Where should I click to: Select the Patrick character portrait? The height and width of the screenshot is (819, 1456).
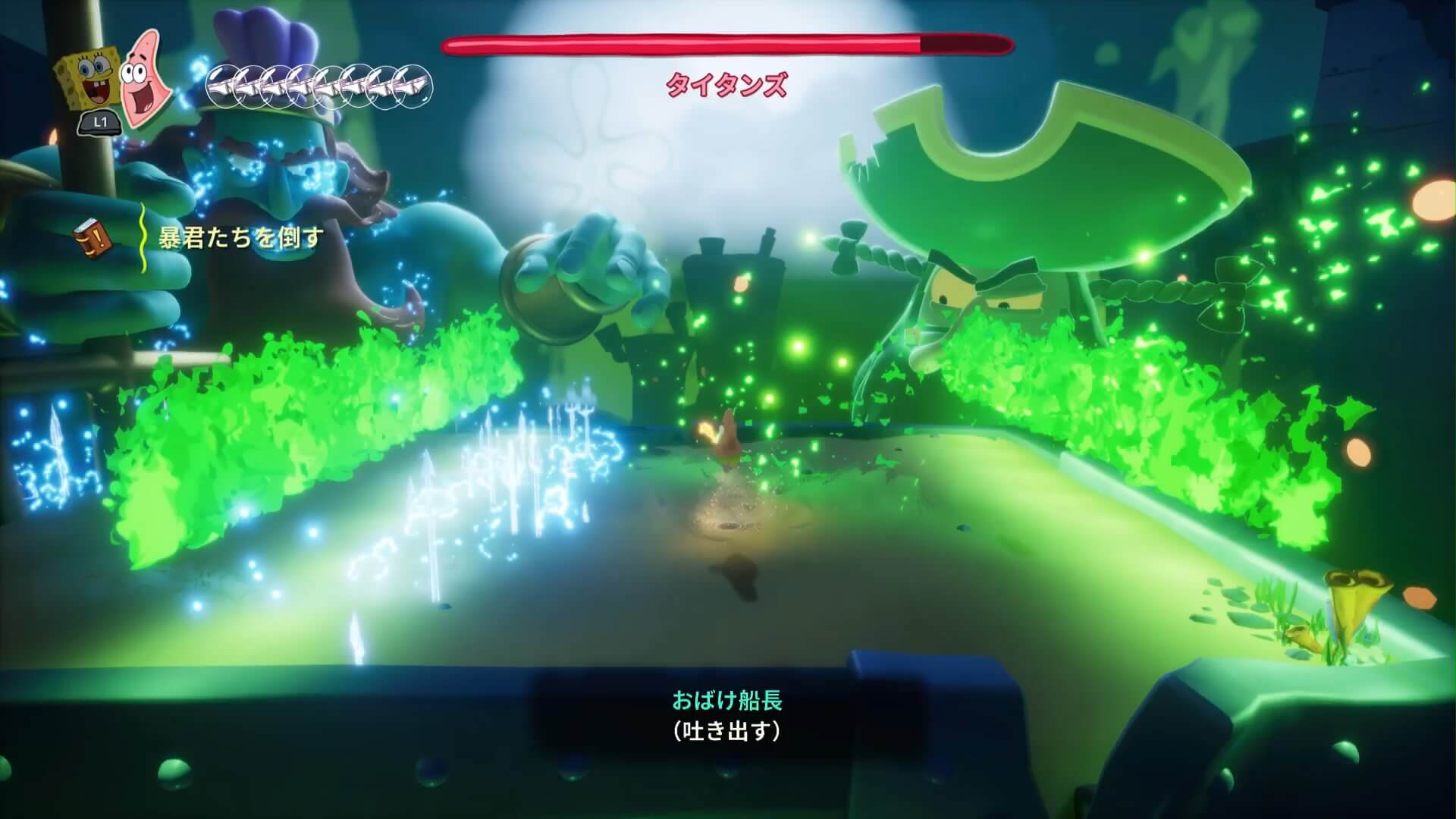145,76
